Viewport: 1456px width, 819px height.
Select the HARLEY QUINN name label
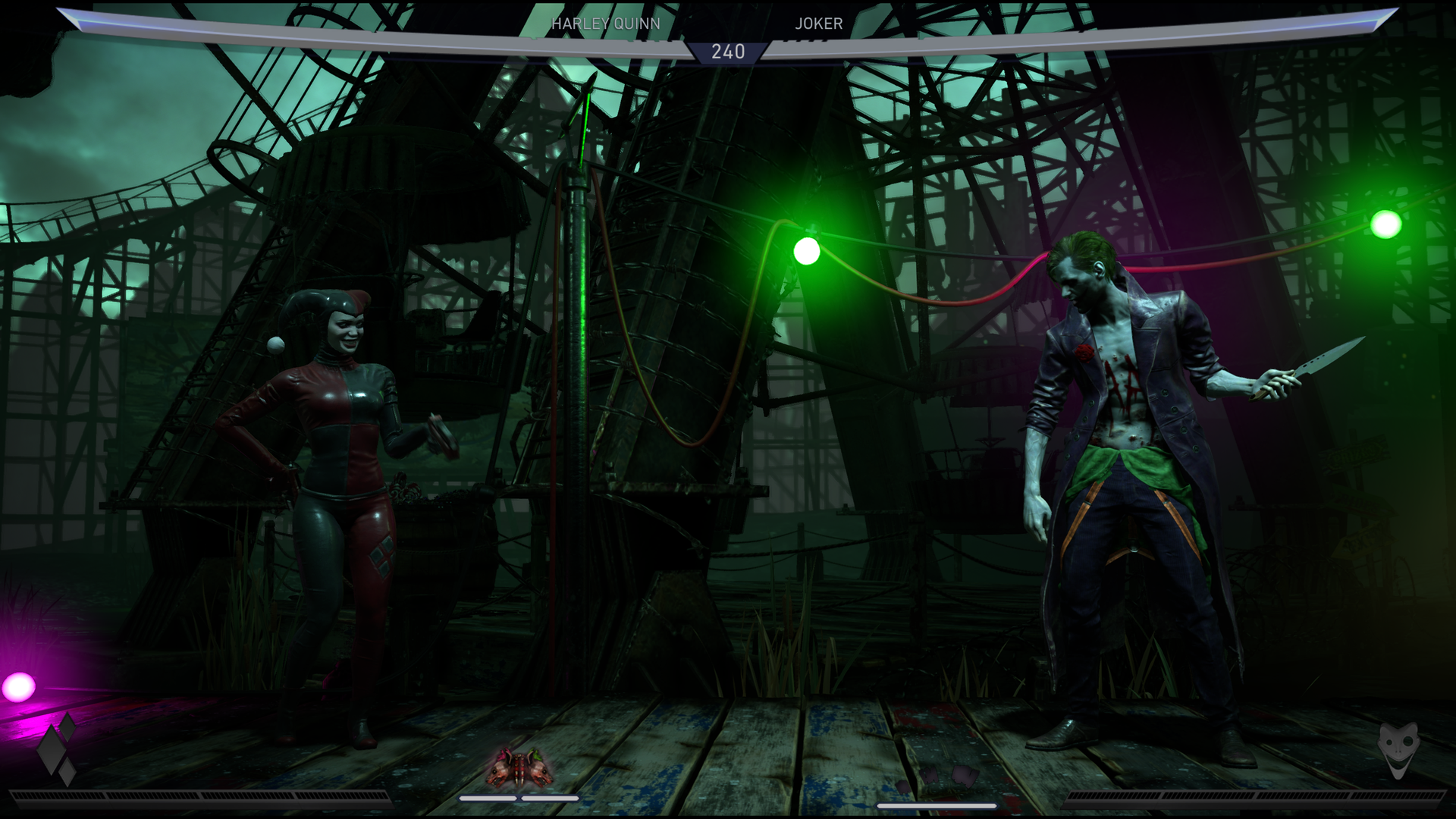pyautogui.click(x=607, y=24)
